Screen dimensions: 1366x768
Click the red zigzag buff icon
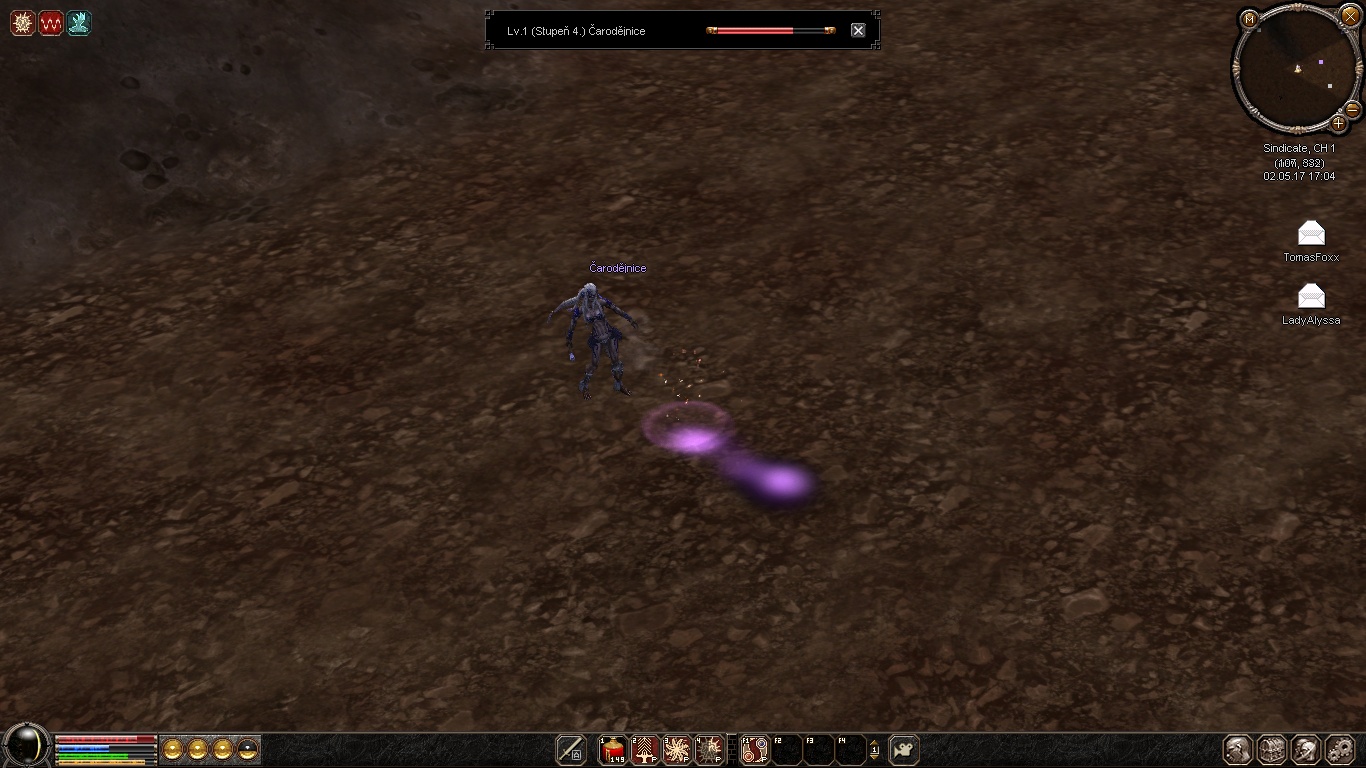click(51, 23)
